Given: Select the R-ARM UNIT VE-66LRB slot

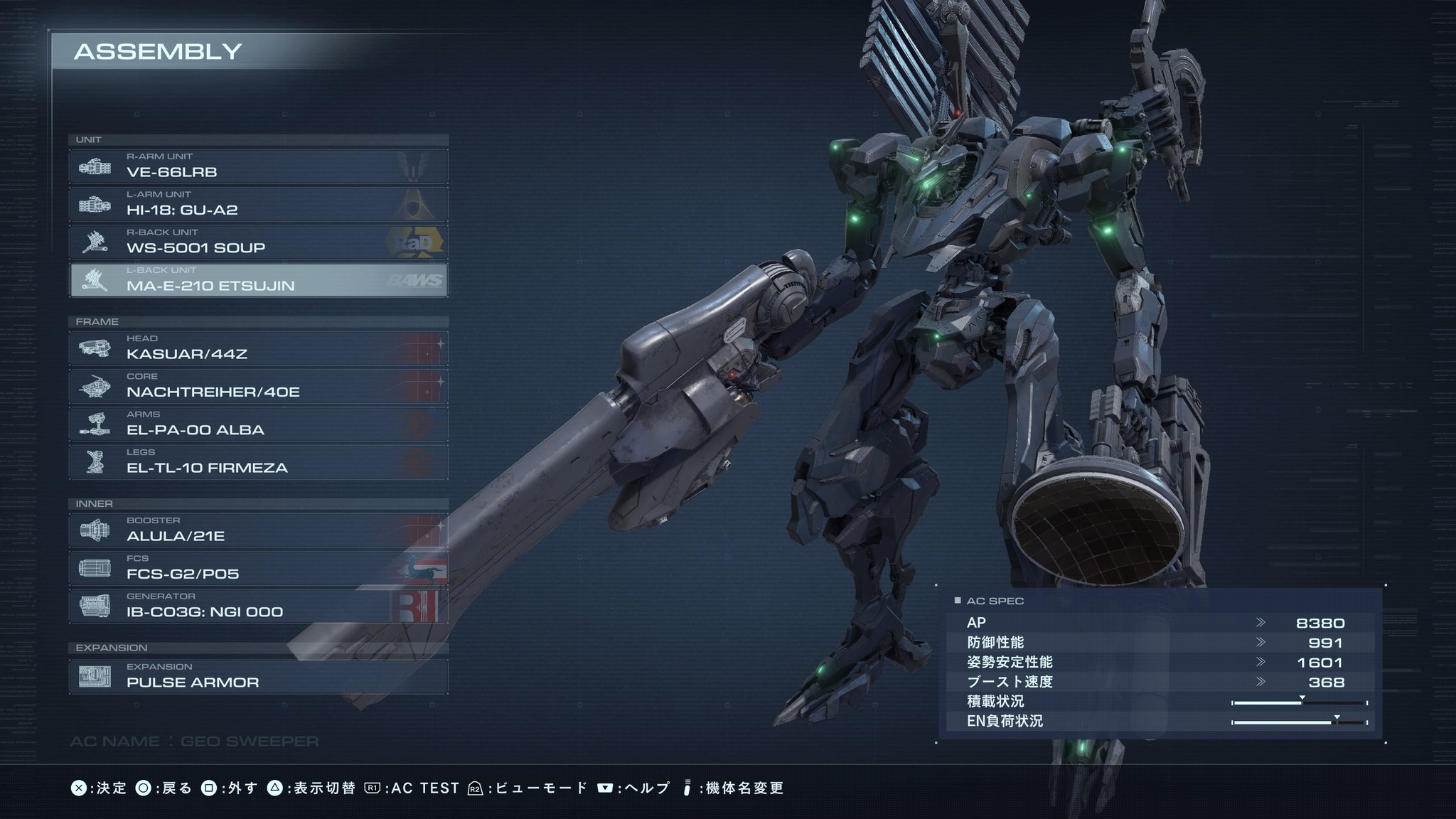Looking at the screenshot, I should pos(259,166).
